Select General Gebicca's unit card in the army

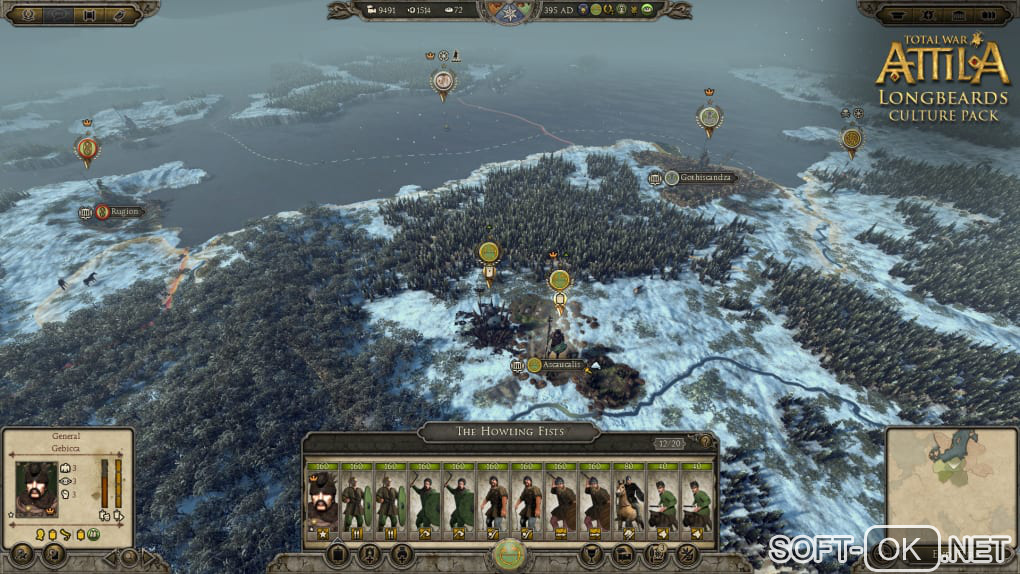tap(321, 500)
